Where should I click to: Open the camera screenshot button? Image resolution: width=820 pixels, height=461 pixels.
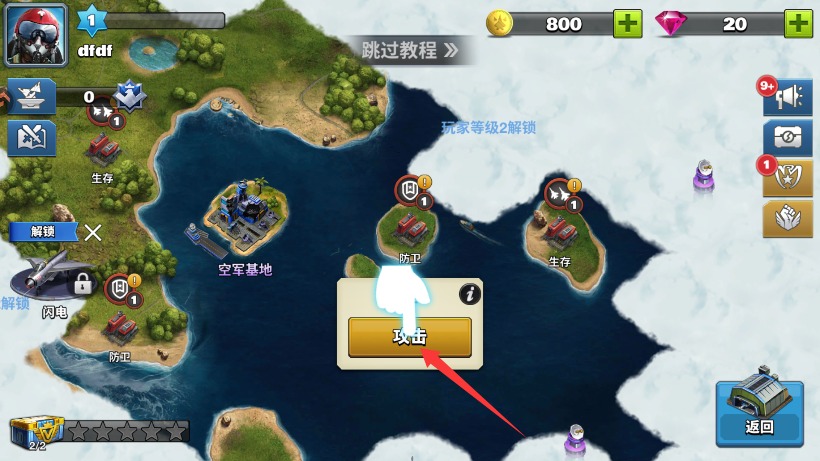[787, 138]
